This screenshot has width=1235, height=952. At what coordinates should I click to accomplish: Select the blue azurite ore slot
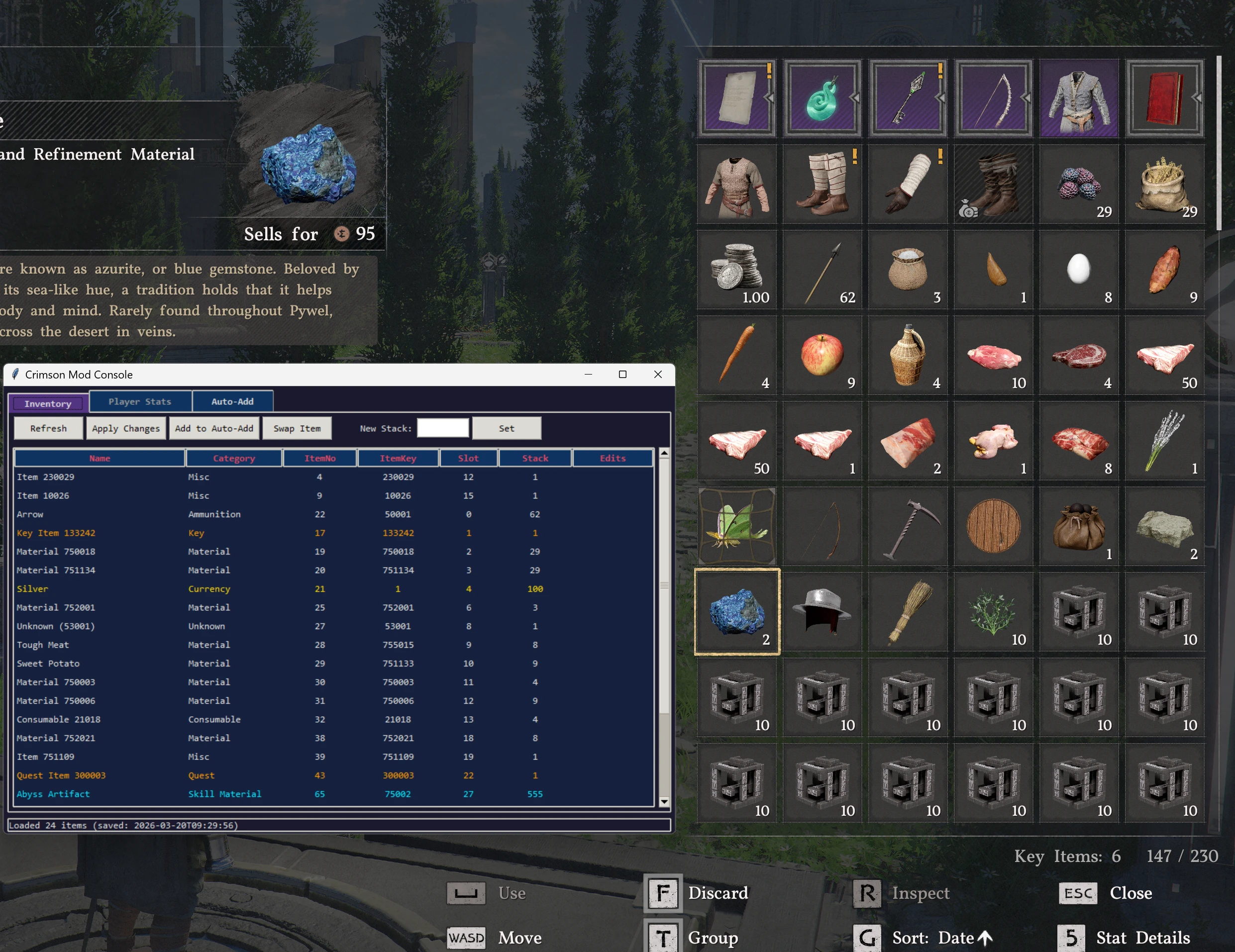737,612
